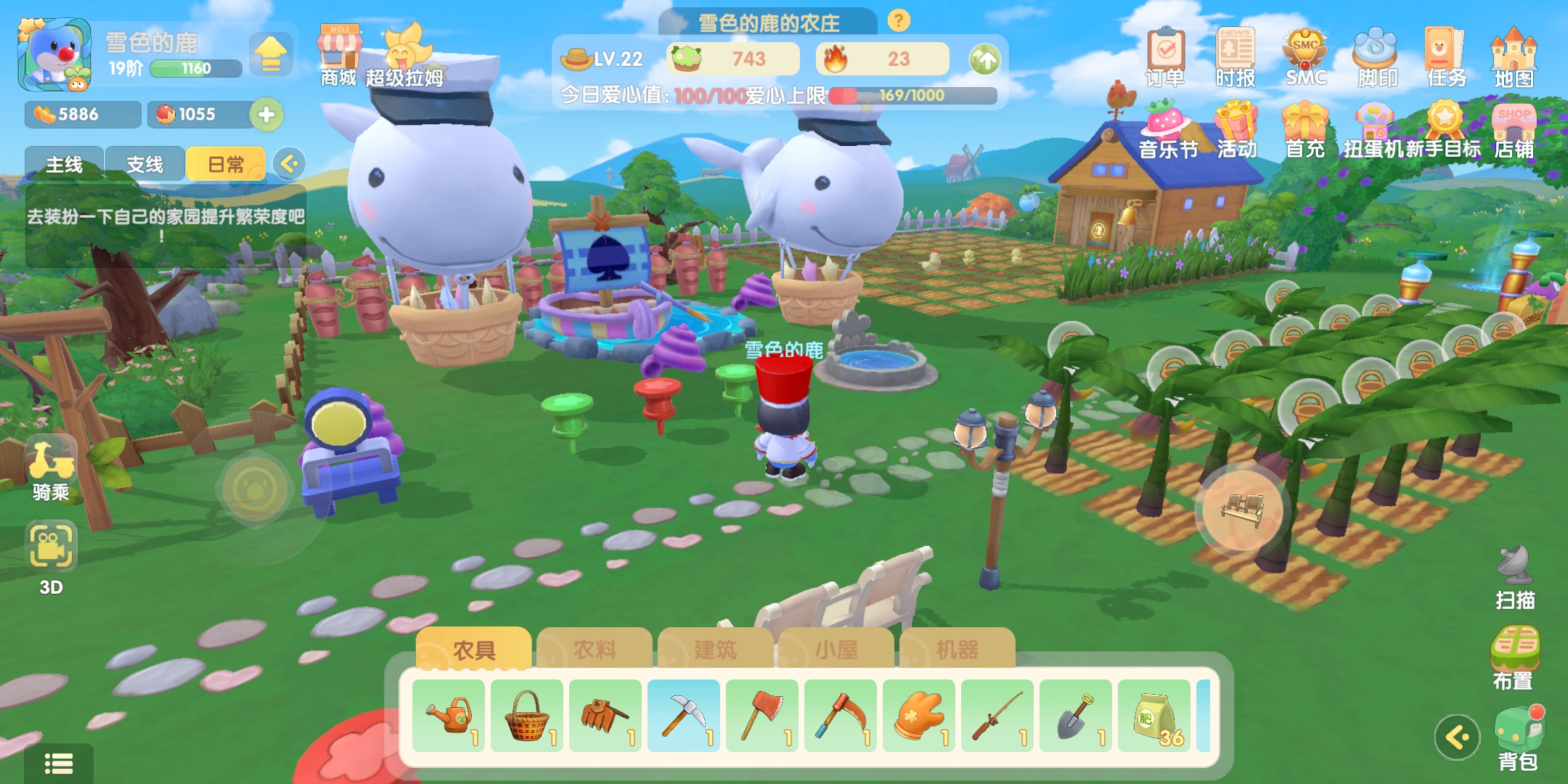
Task: Show the 地图 world map
Action: (1514, 57)
